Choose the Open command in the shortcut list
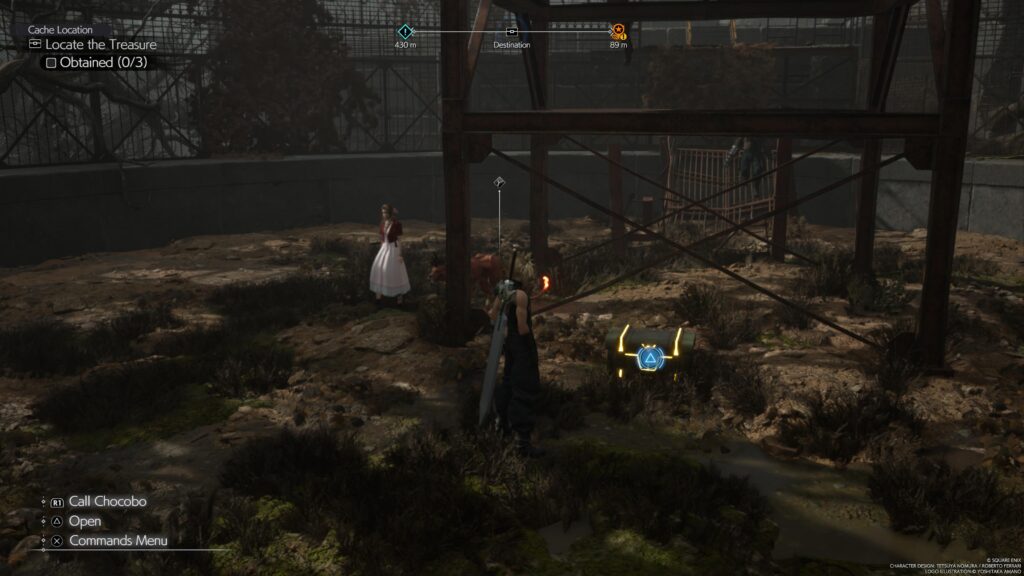The height and width of the screenshot is (576, 1024). point(84,521)
